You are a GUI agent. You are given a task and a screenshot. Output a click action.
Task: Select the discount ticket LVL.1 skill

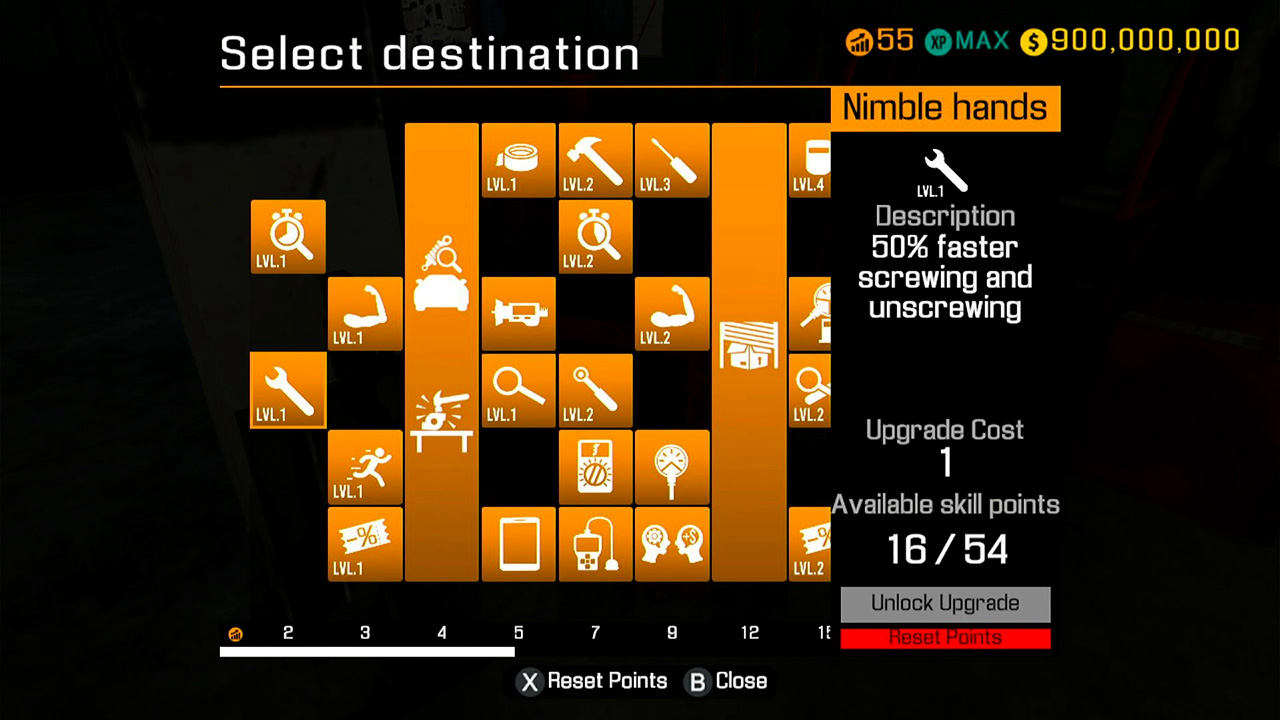click(x=364, y=544)
